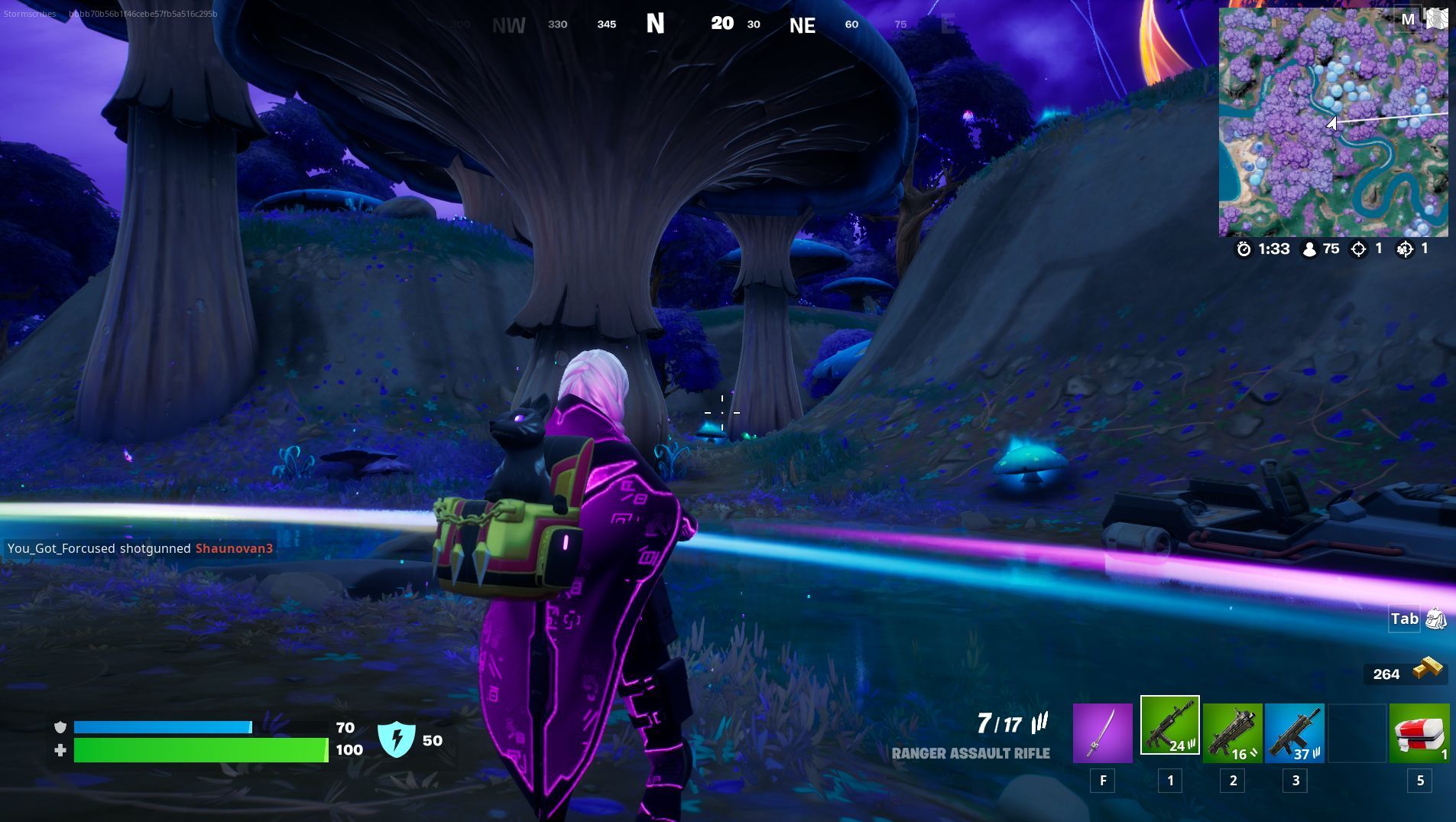Select the SMG in slot 3
The height and width of the screenshot is (822, 1456).
[x=1294, y=733]
